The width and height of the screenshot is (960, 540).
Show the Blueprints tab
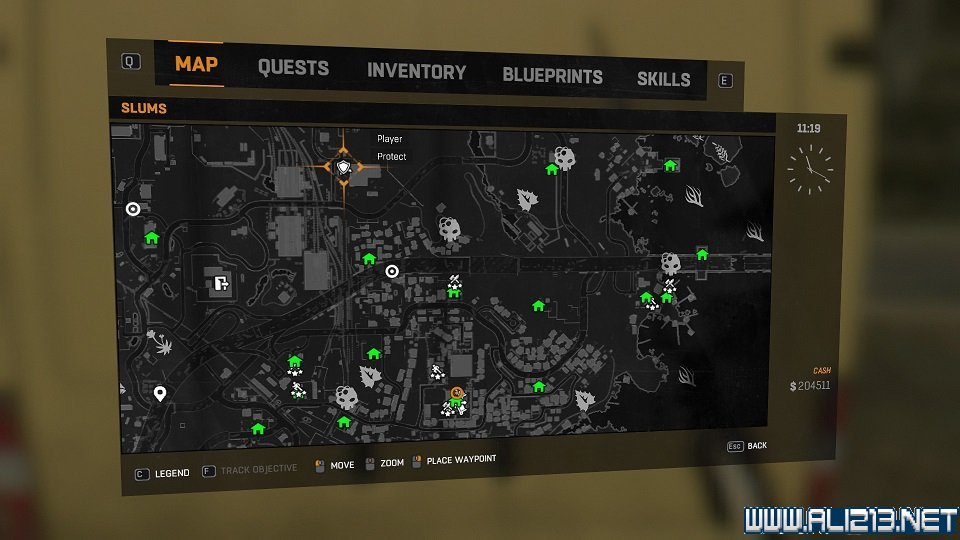coord(552,75)
